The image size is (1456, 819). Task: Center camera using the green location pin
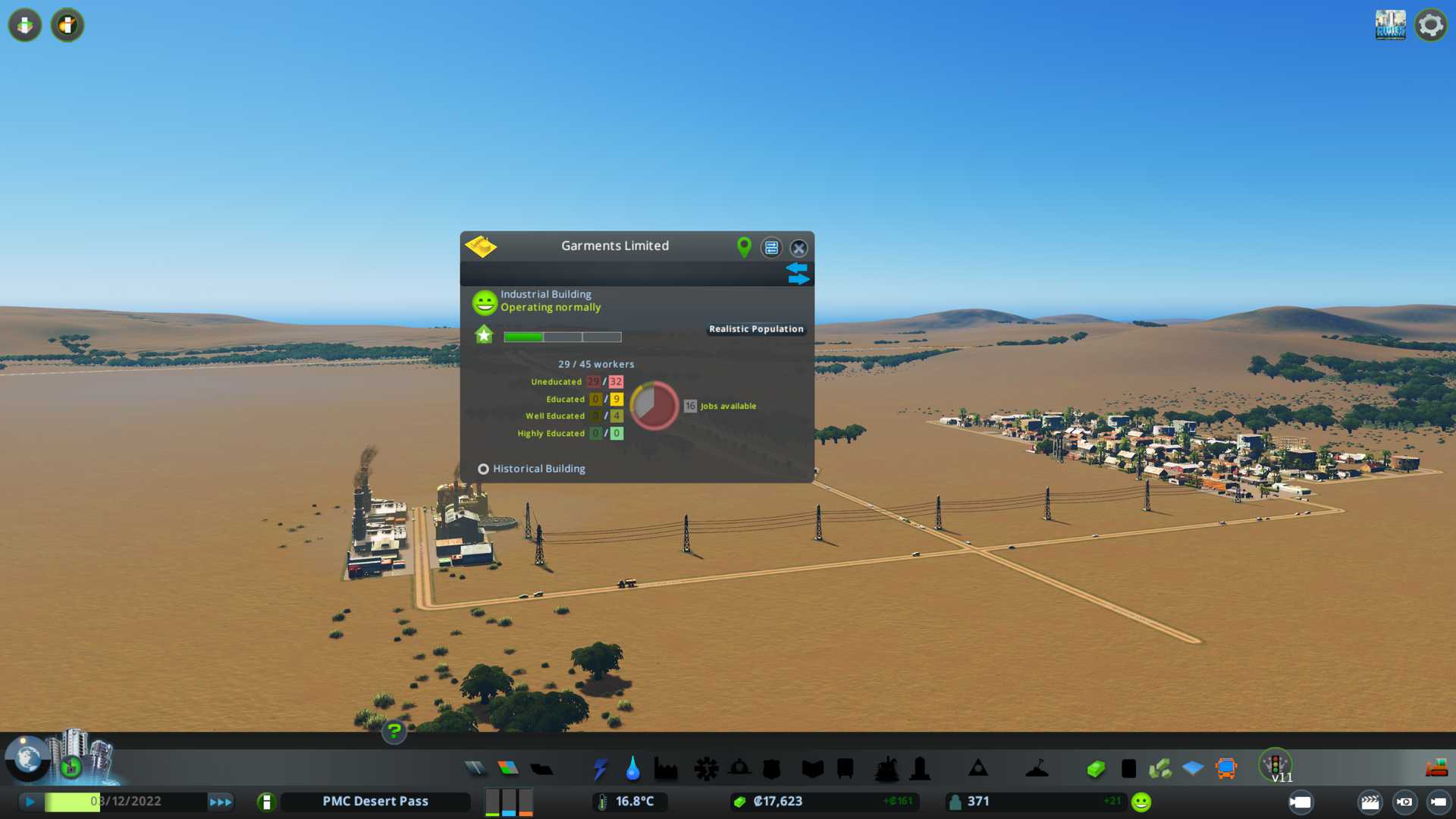click(x=744, y=246)
